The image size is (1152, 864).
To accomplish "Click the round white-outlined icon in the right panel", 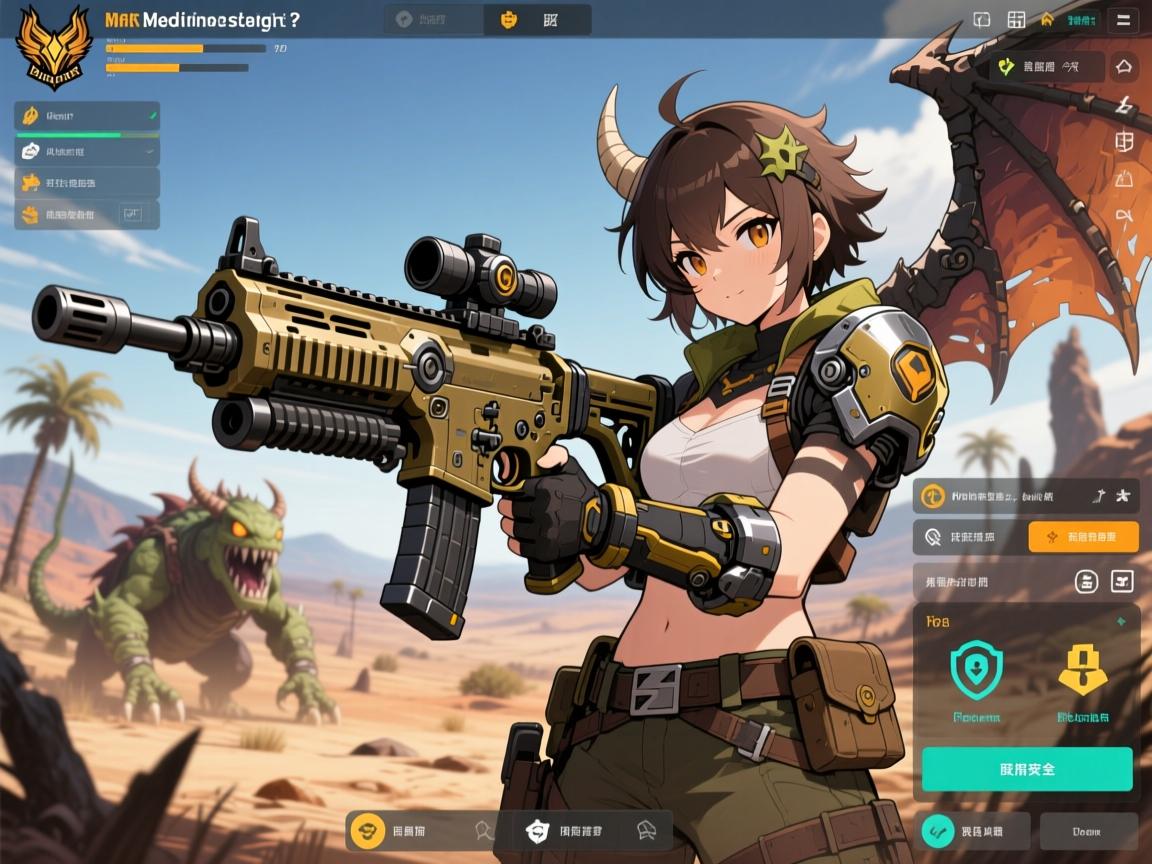I will pos(1086,581).
